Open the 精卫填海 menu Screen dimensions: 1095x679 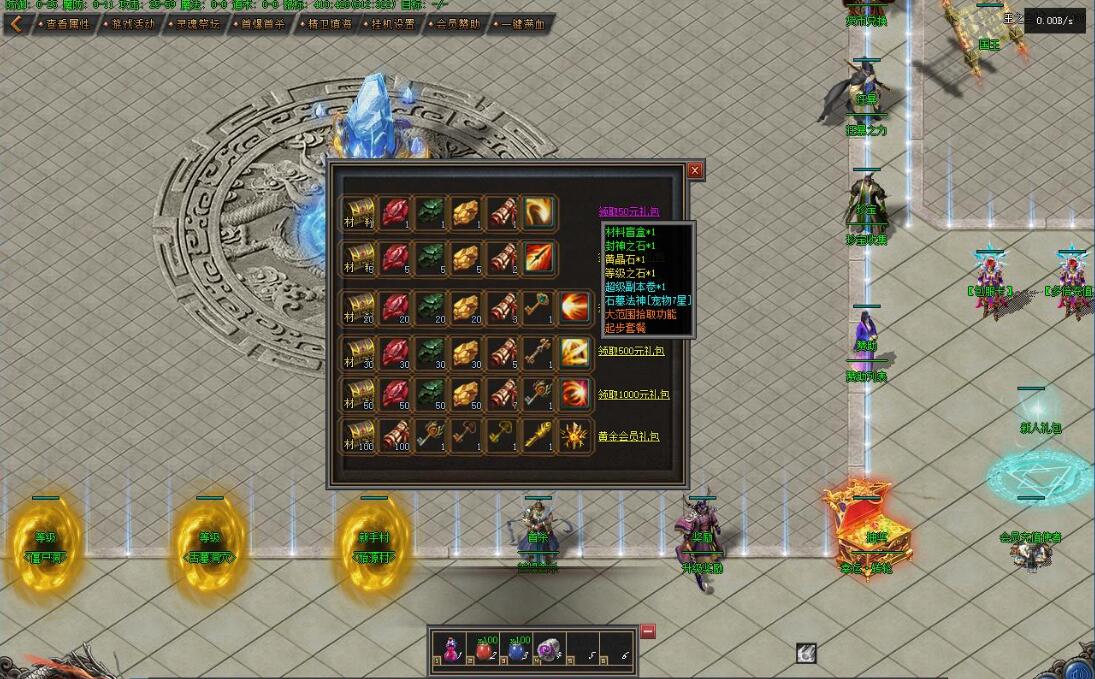pyautogui.click(x=329, y=24)
